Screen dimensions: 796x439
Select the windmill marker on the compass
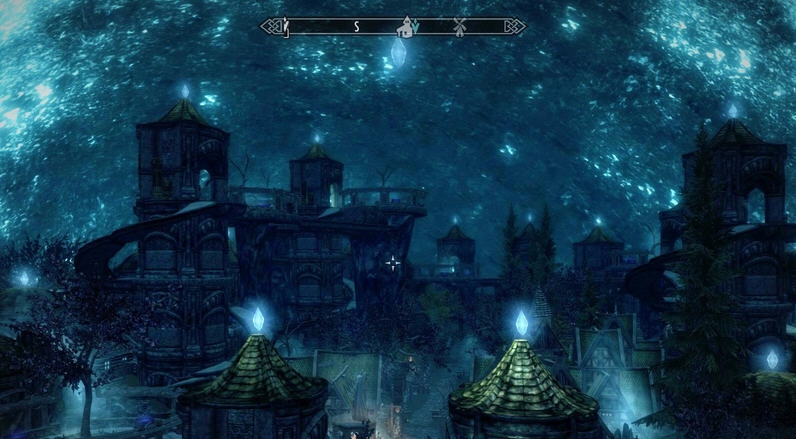click(x=460, y=26)
